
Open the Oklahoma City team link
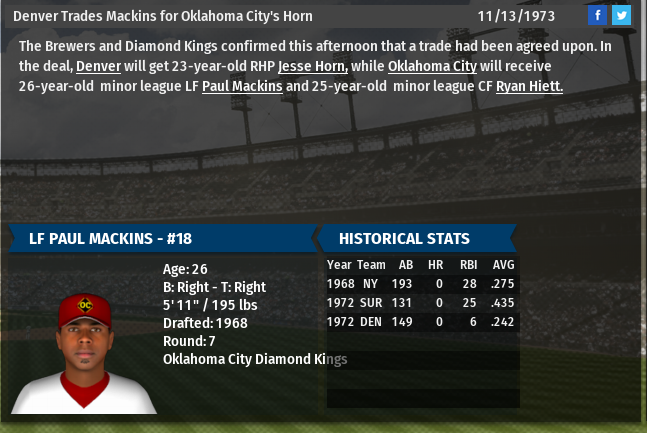click(432, 66)
